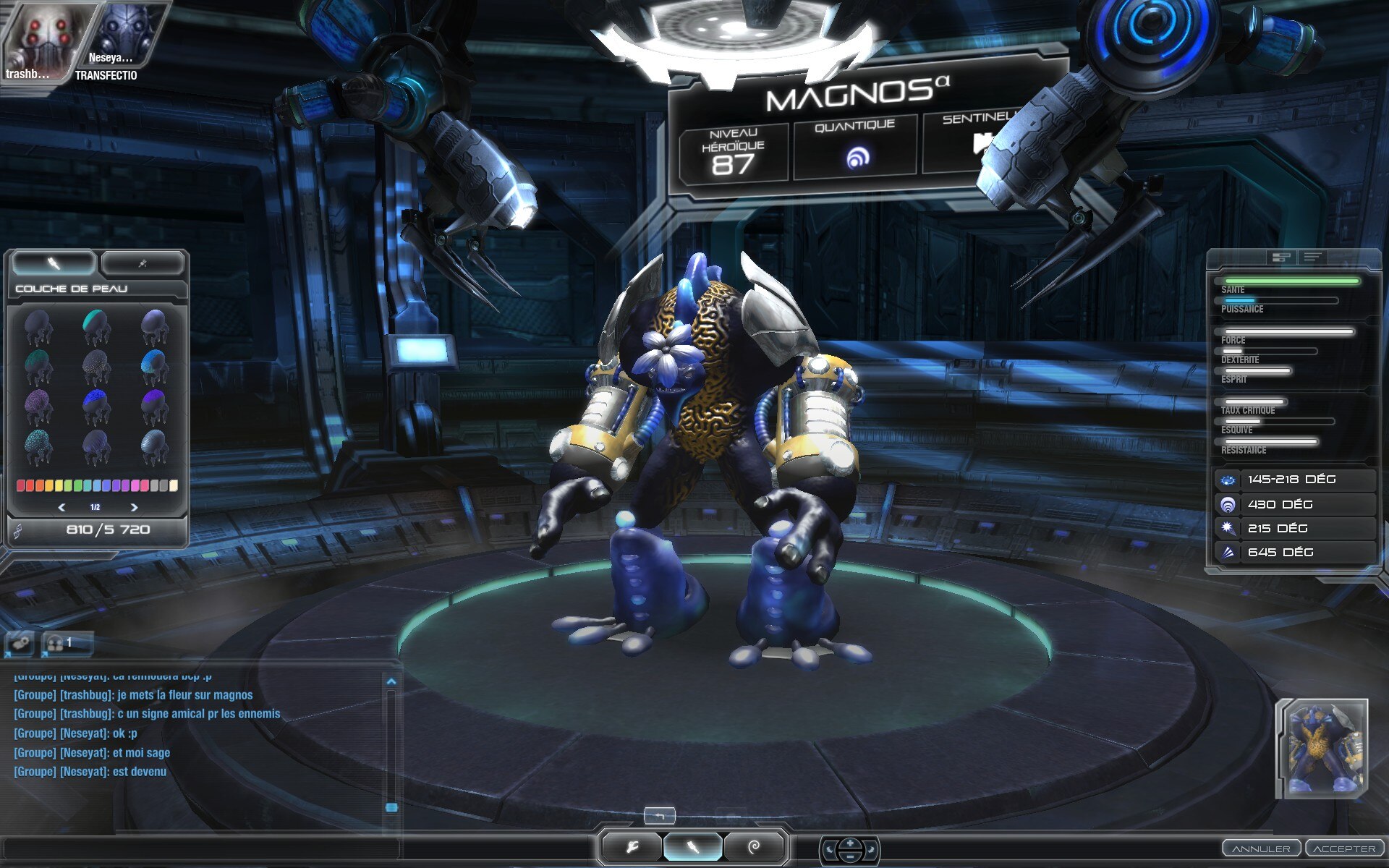
Task: Switch to the second paint tool tab
Action: pyautogui.click(x=143, y=264)
